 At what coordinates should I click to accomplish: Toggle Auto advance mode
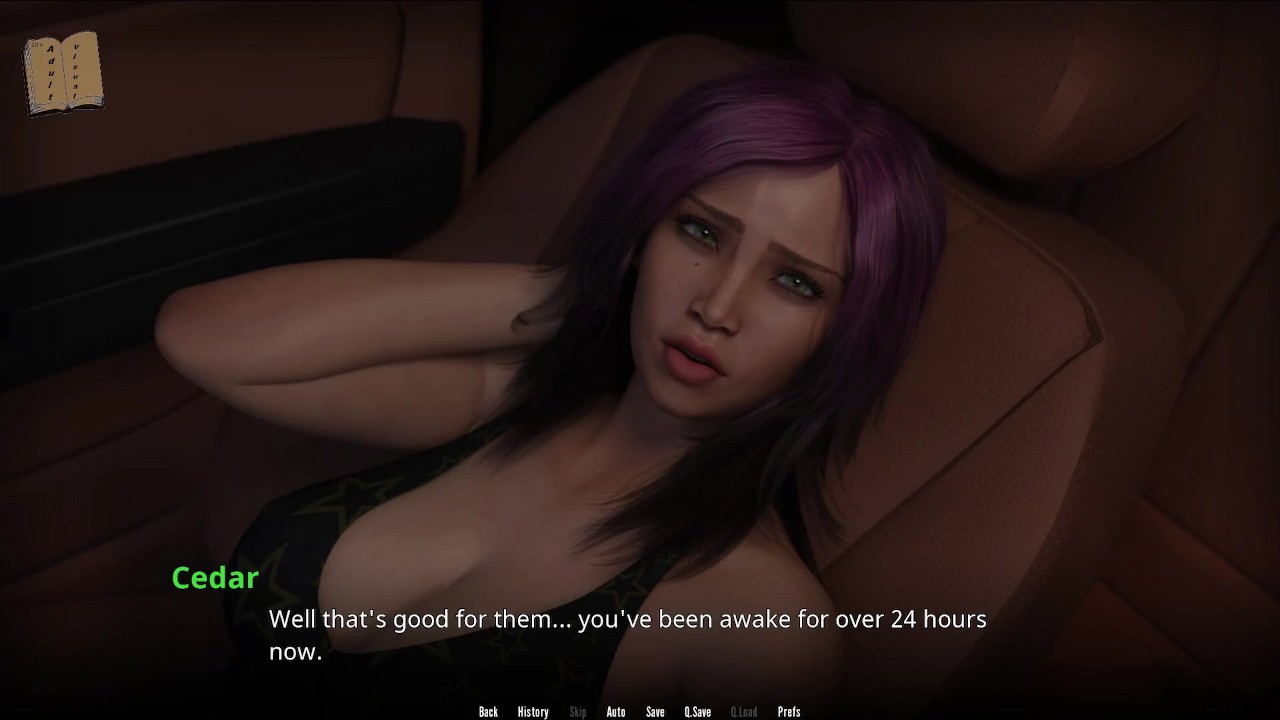click(x=616, y=712)
